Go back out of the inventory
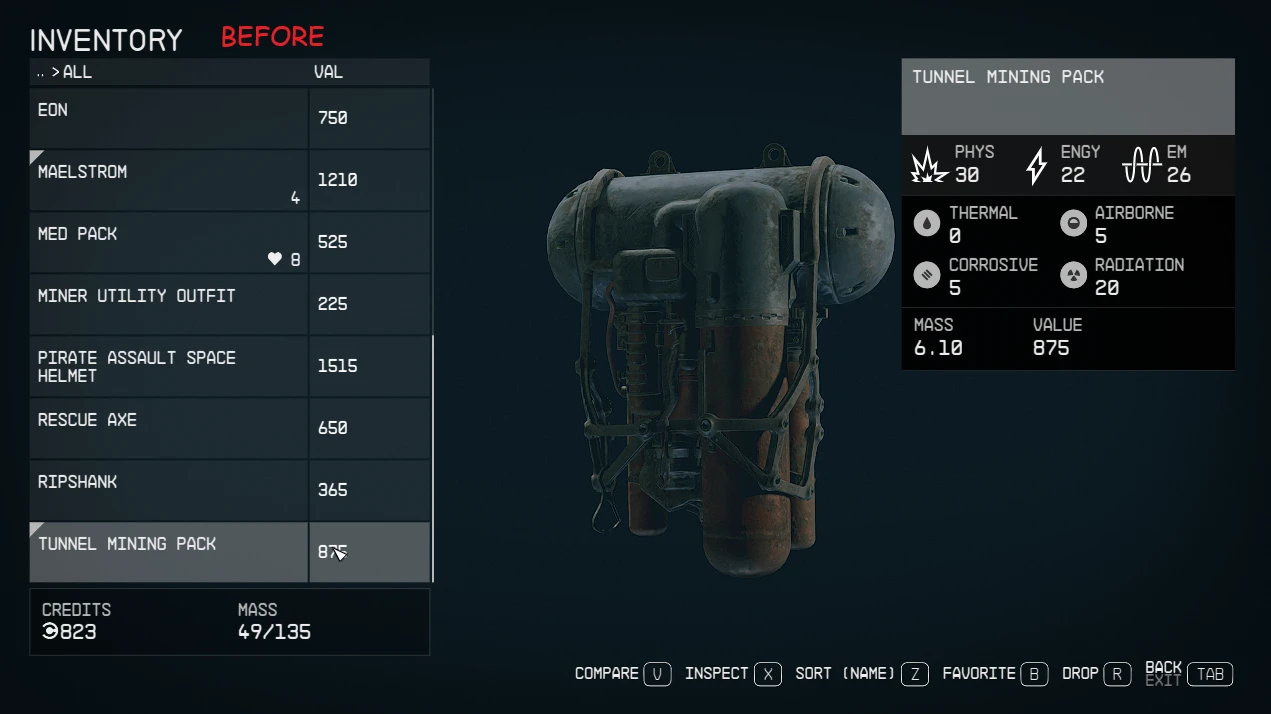The height and width of the screenshot is (714, 1271). tap(1189, 674)
